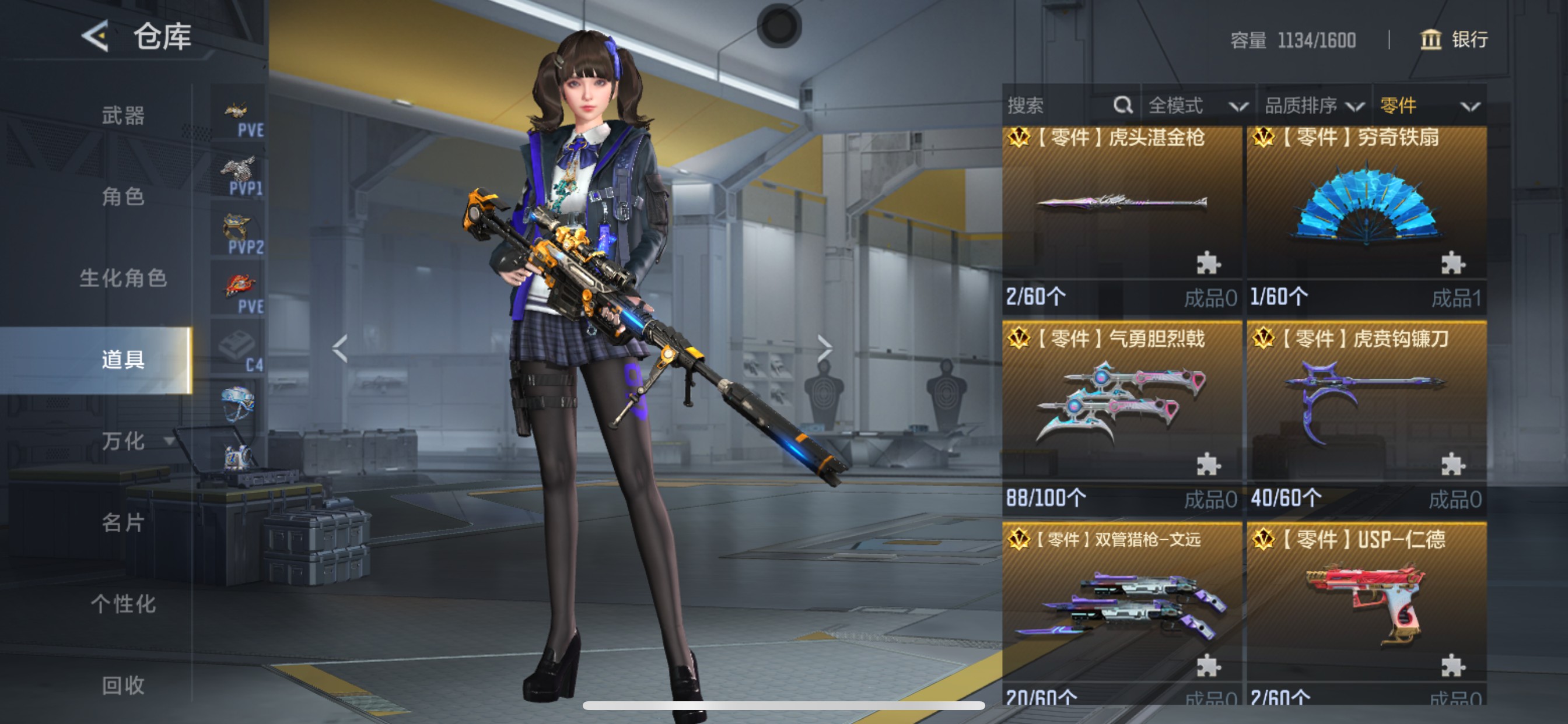Open the 生化角色 category

click(x=123, y=278)
